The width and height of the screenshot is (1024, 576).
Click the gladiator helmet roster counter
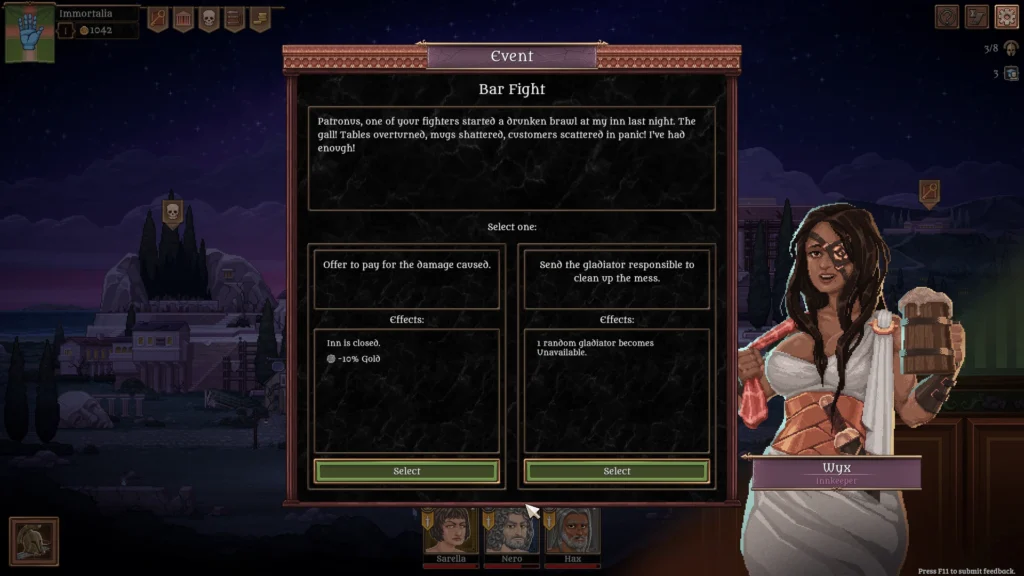[1008, 48]
